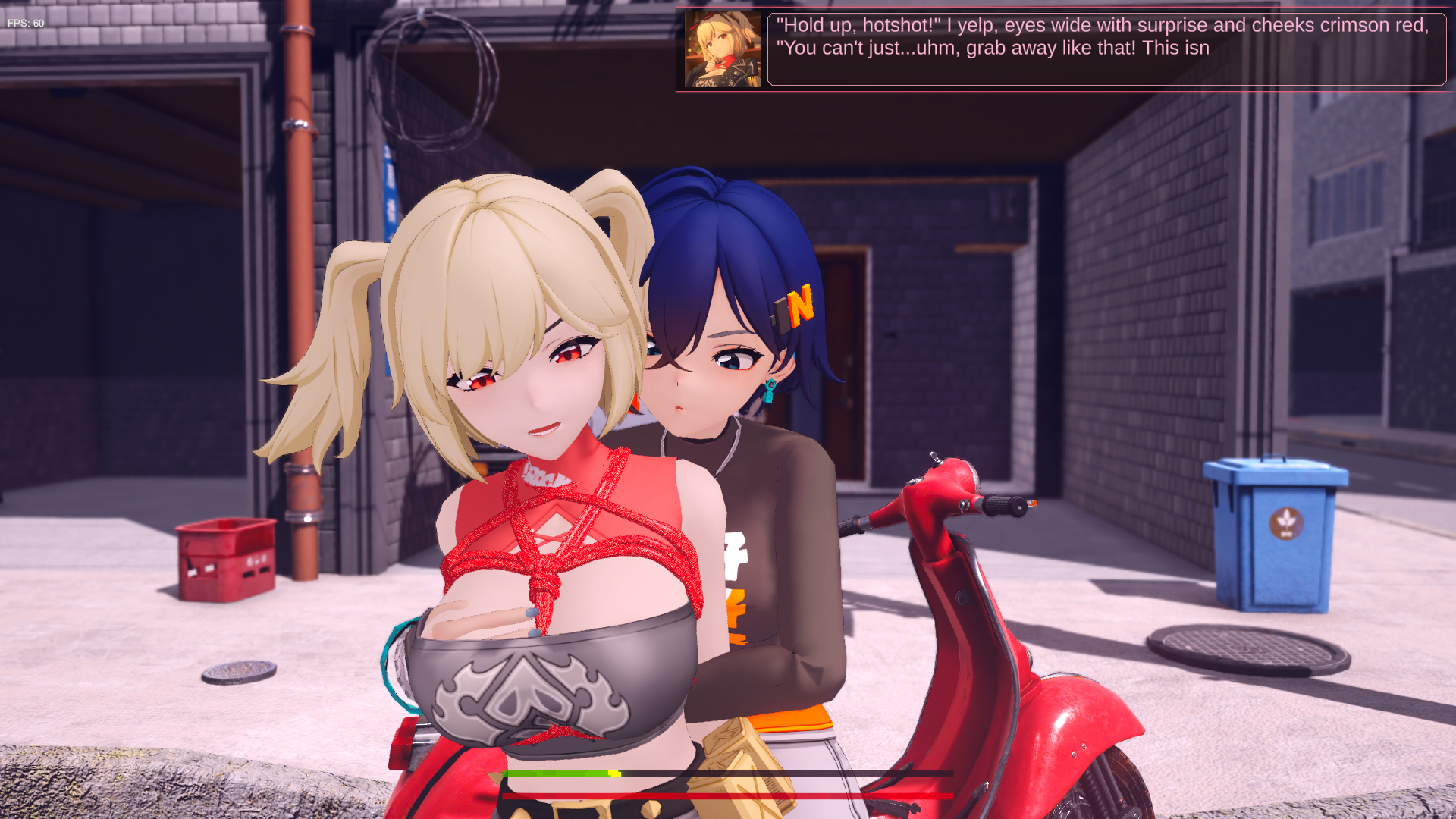Viewport: 1456px width, 819px height.
Task: Select the scooter's right handlebar grip
Action: pos(999,507)
